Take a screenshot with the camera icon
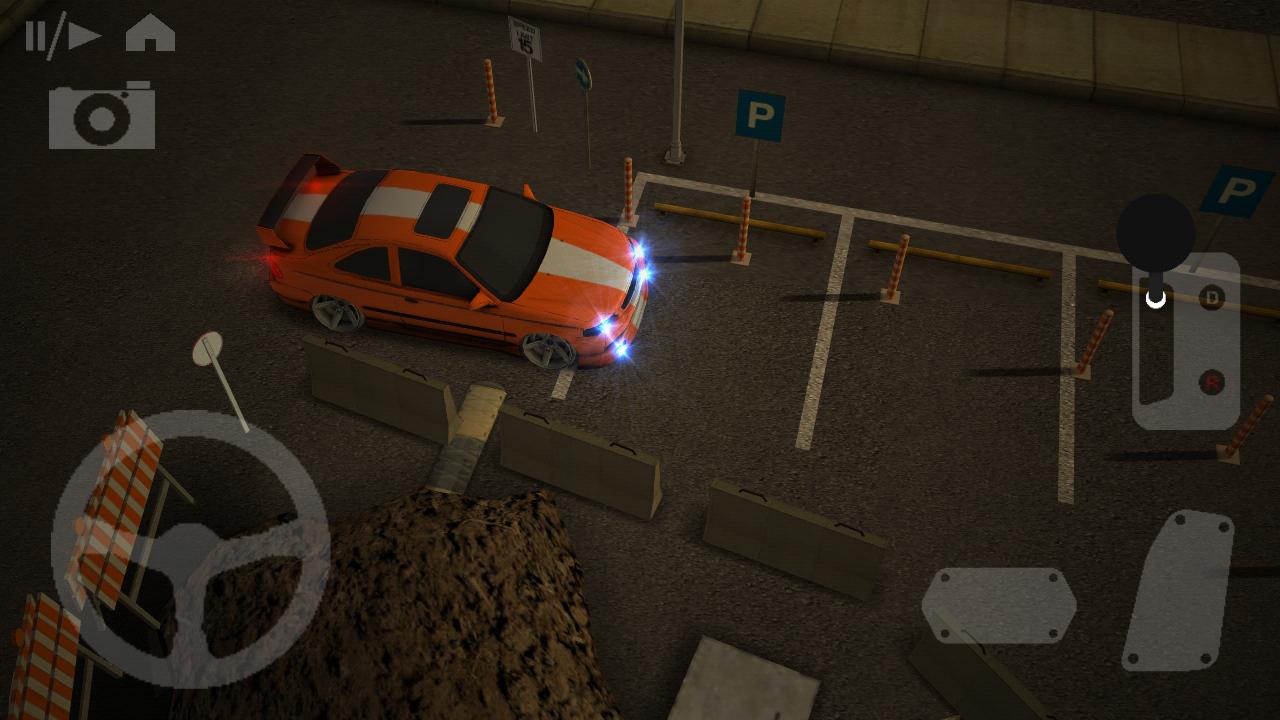The width and height of the screenshot is (1280, 720). pyautogui.click(x=100, y=117)
